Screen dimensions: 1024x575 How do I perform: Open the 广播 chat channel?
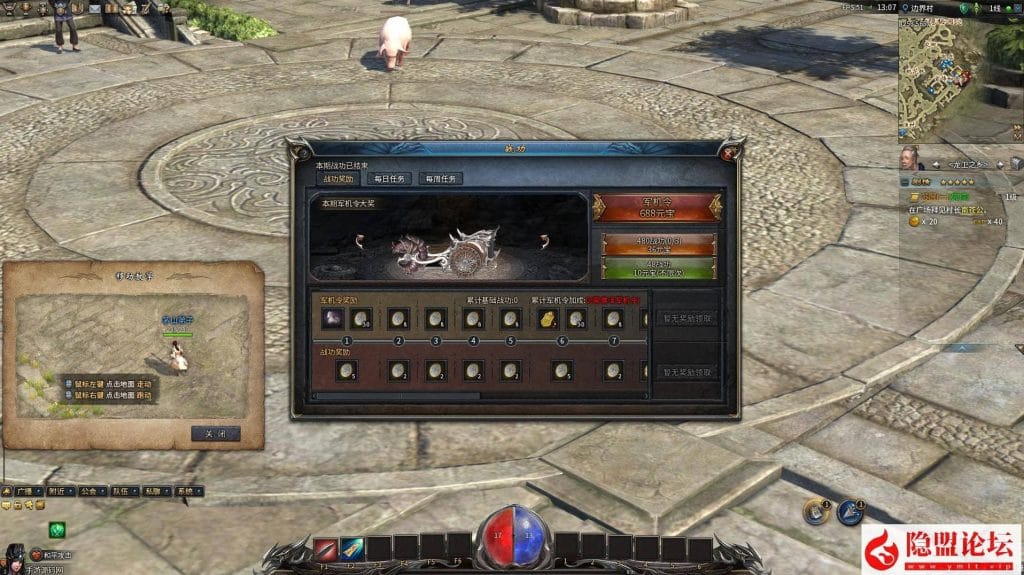[x=23, y=492]
